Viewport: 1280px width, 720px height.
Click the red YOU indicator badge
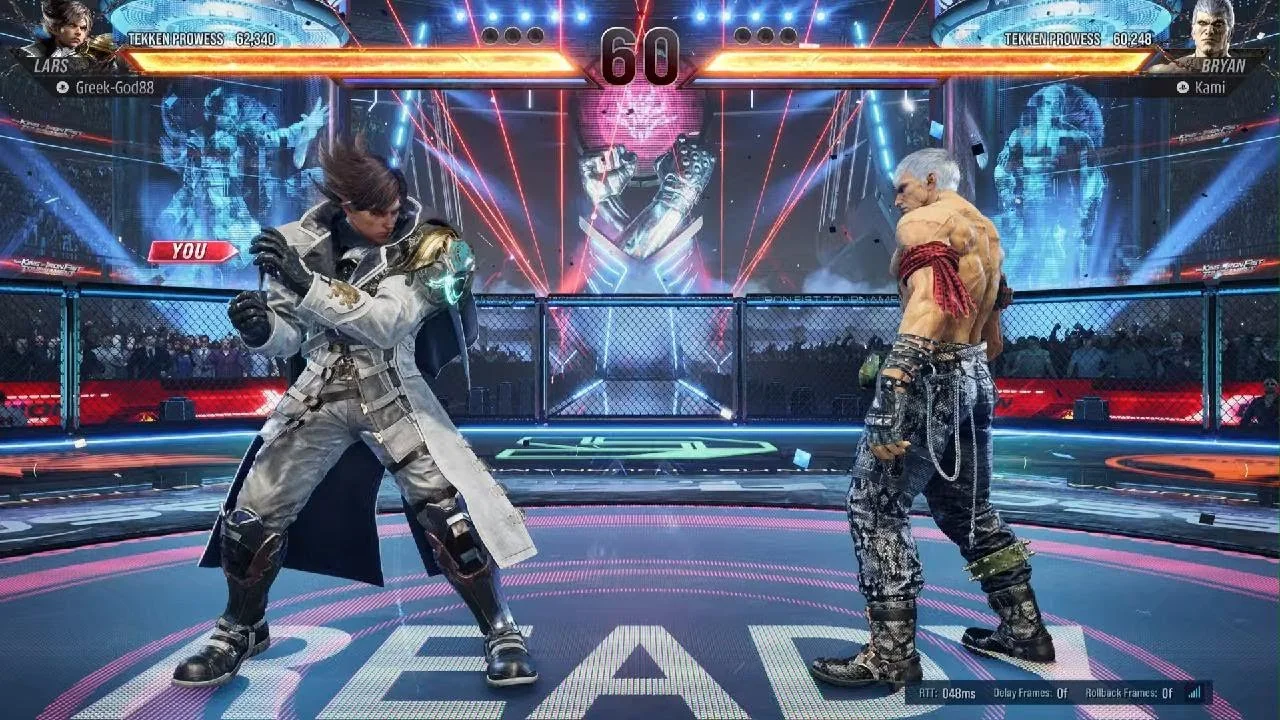click(x=190, y=249)
